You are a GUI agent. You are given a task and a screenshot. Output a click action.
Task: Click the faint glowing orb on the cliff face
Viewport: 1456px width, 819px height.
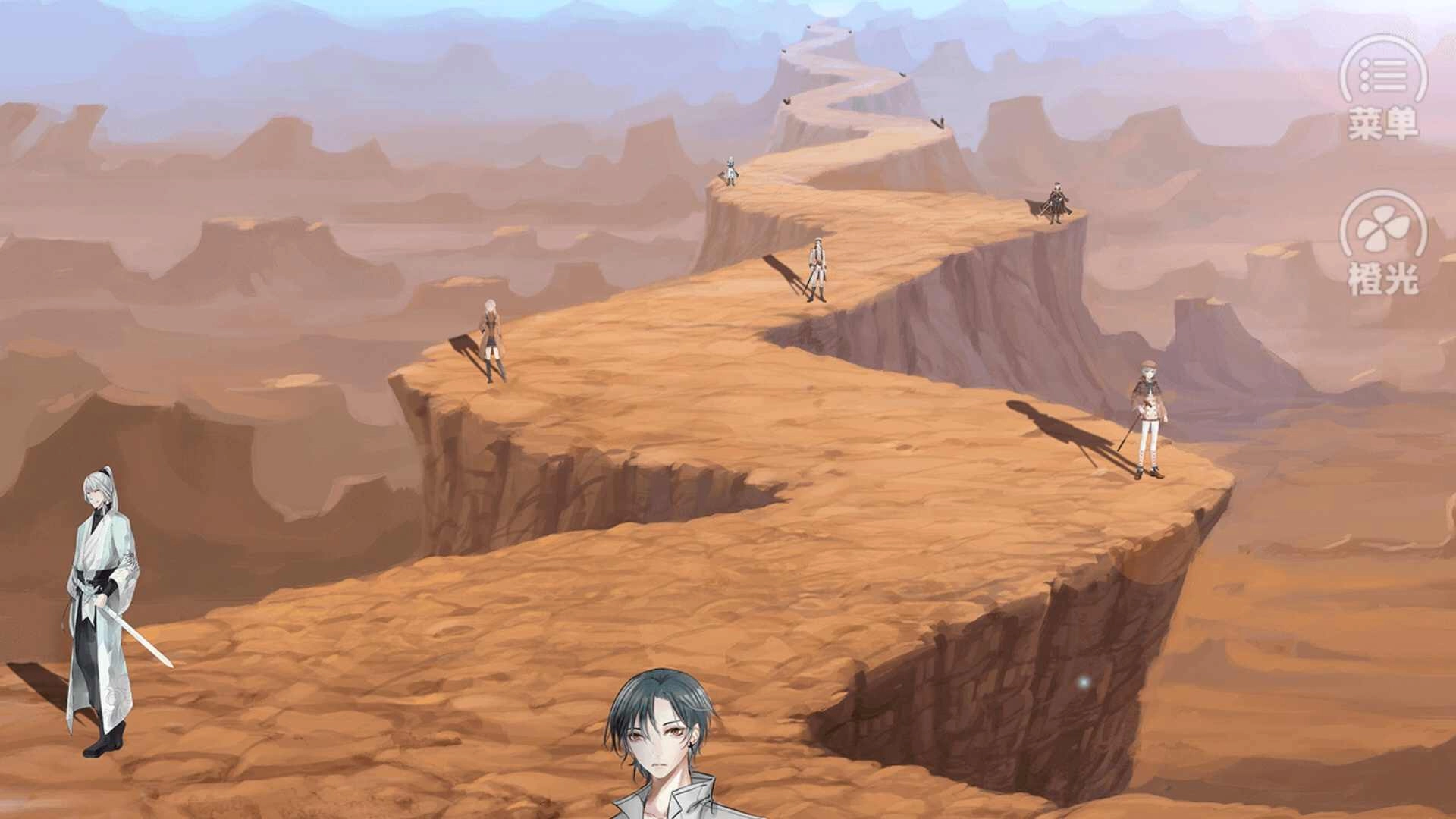point(1084,682)
